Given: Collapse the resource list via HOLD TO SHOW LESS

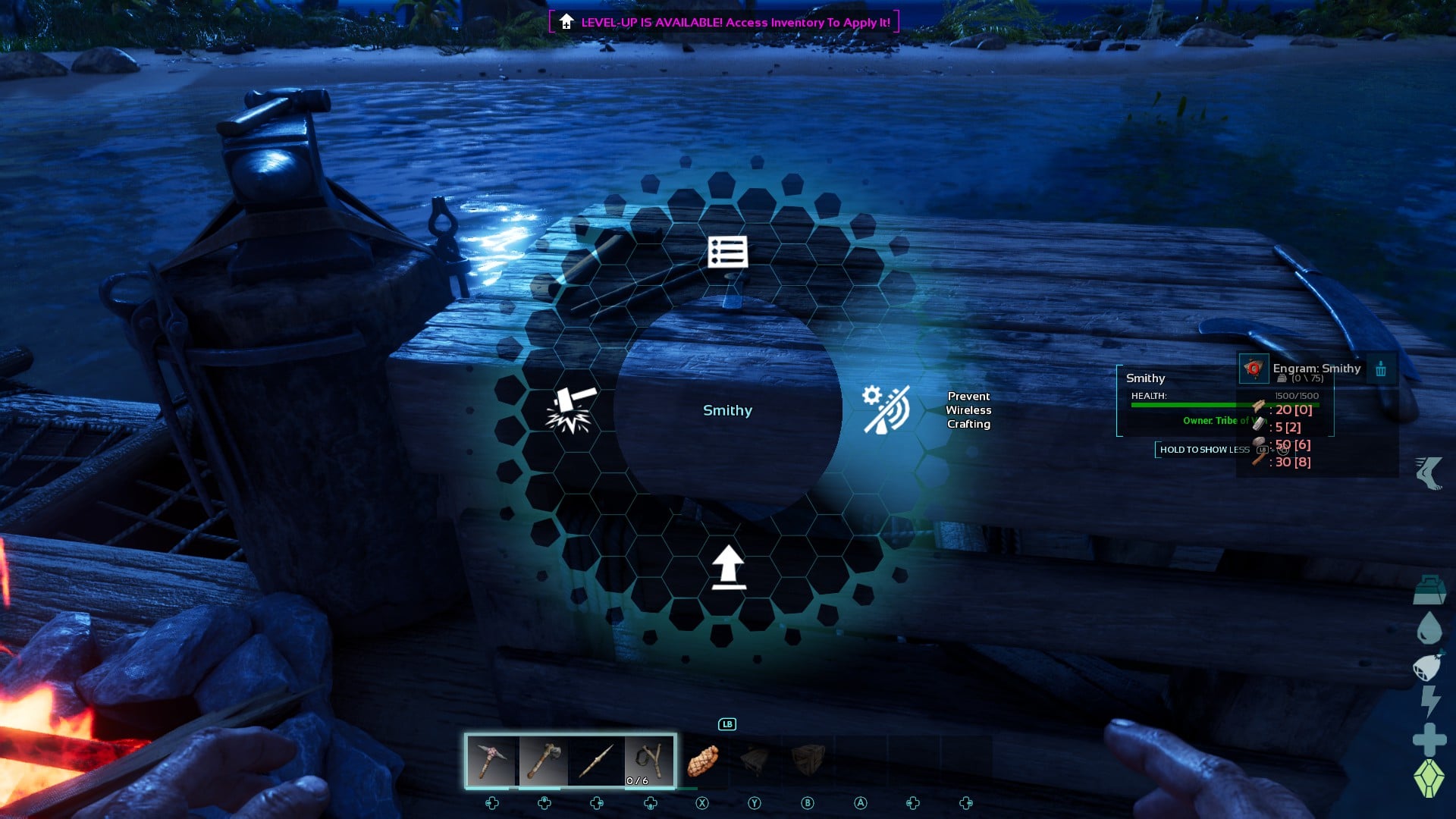Looking at the screenshot, I should (x=1204, y=449).
